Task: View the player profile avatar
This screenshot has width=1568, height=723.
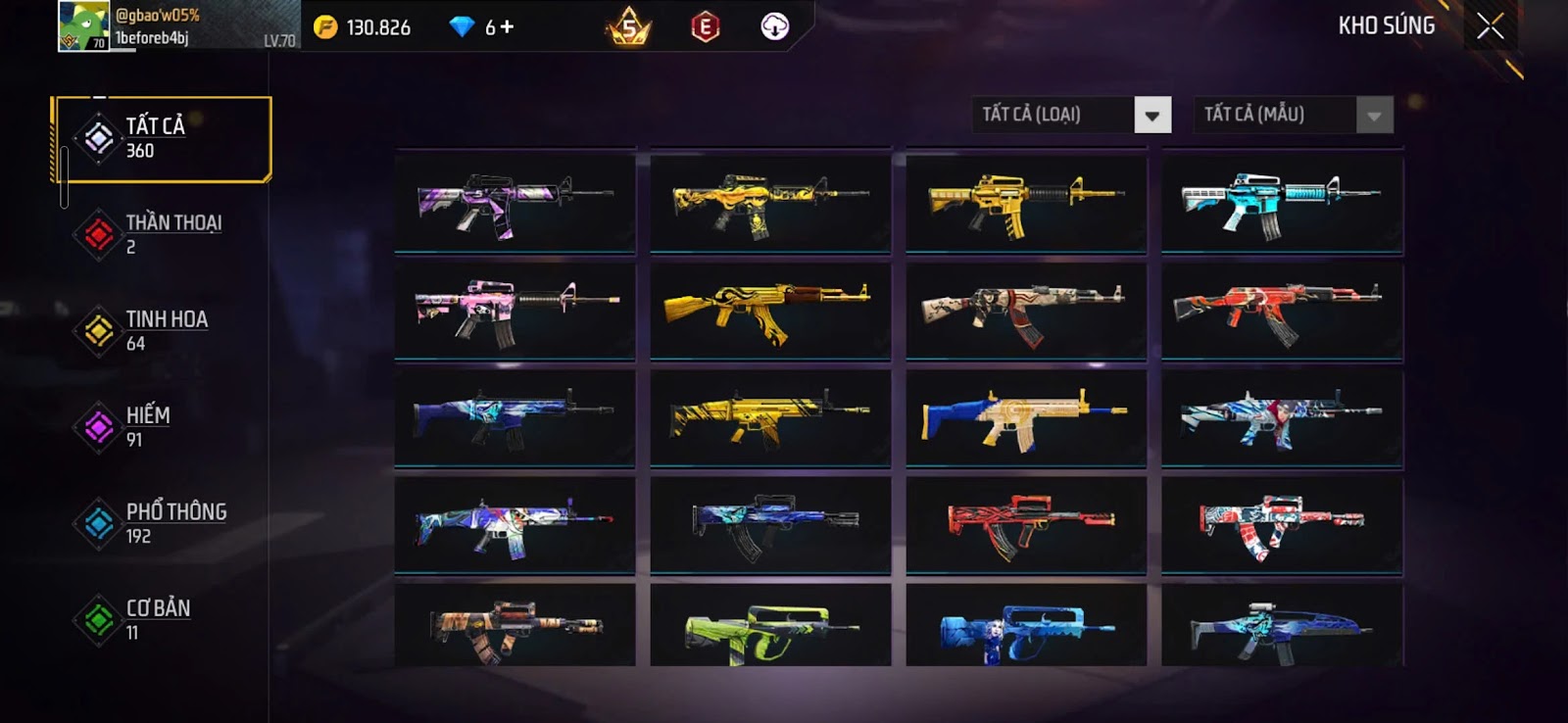Action: point(84,26)
